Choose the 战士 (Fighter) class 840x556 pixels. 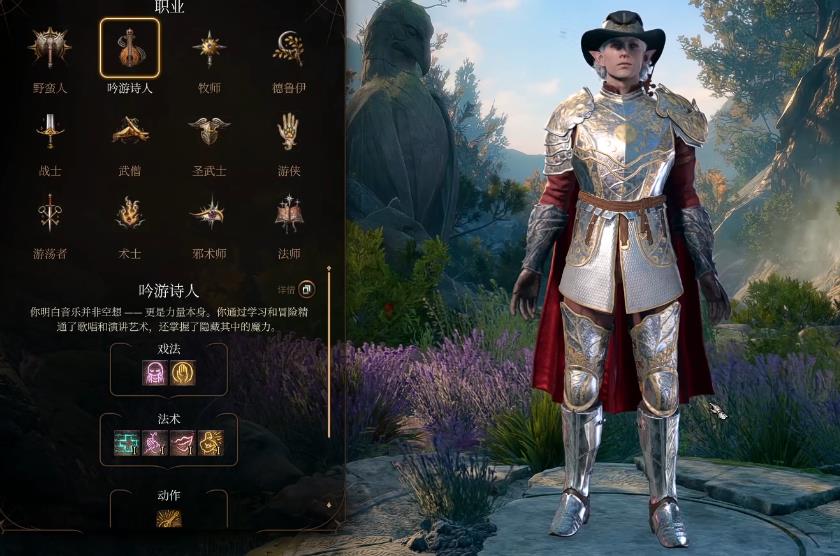coord(49,131)
